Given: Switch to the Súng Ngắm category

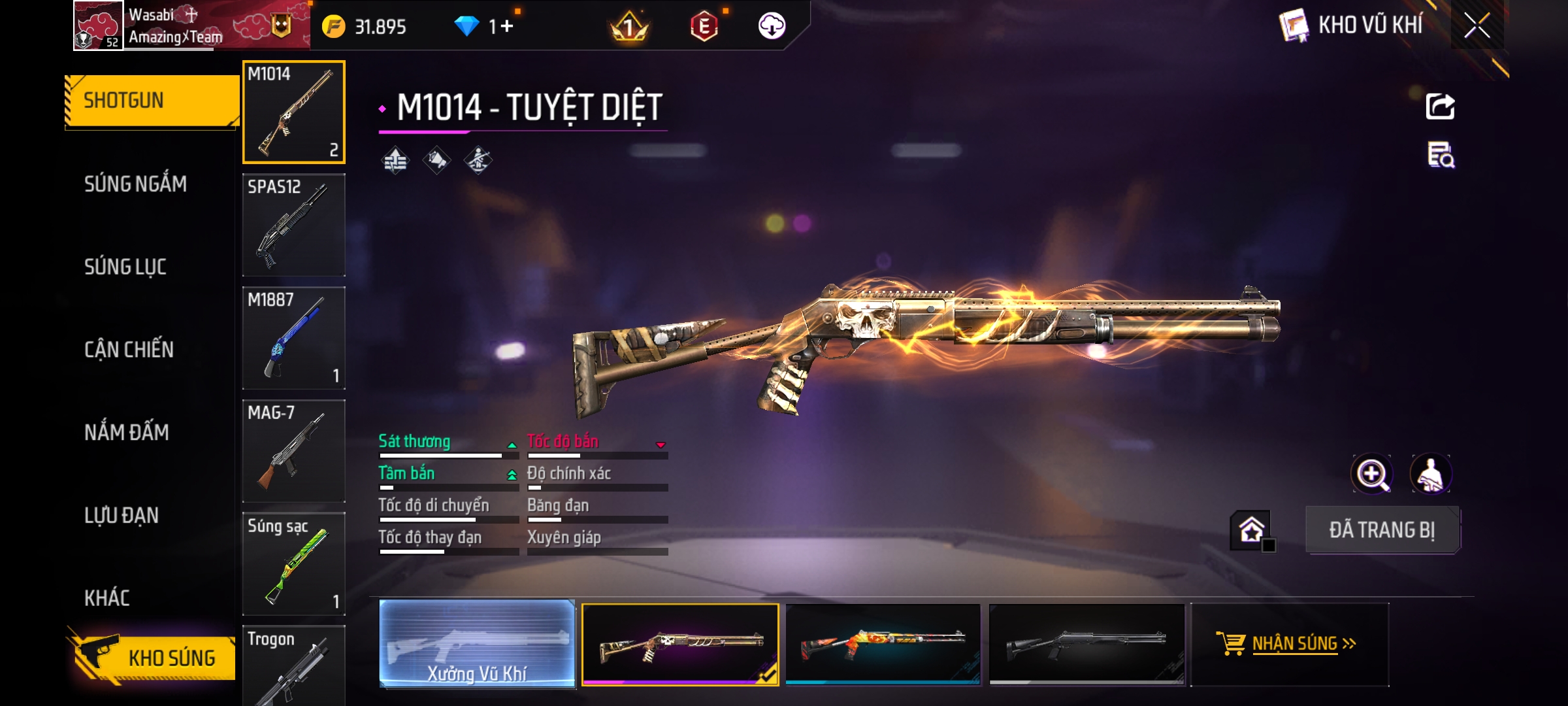Looking at the screenshot, I should point(135,184).
